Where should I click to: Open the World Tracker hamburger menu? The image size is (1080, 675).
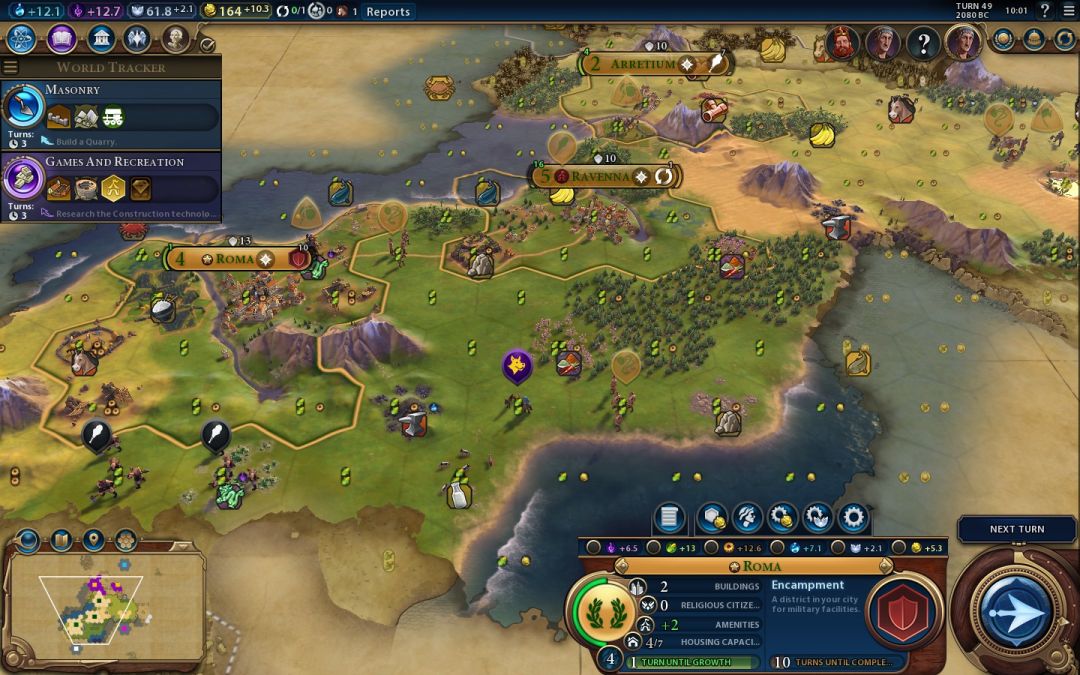[x=10, y=67]
